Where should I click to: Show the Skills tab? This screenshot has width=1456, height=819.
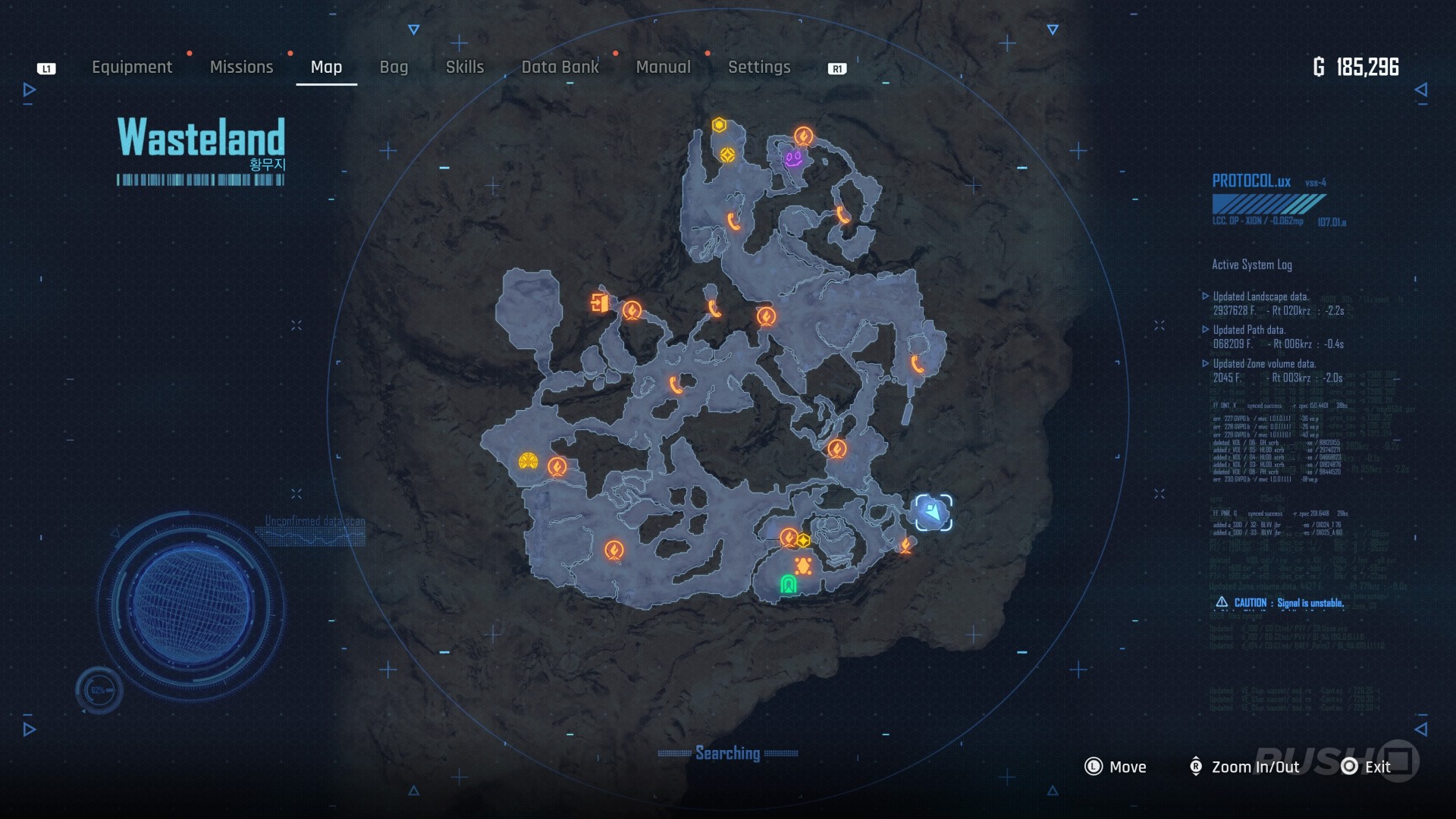click(465, 67)
